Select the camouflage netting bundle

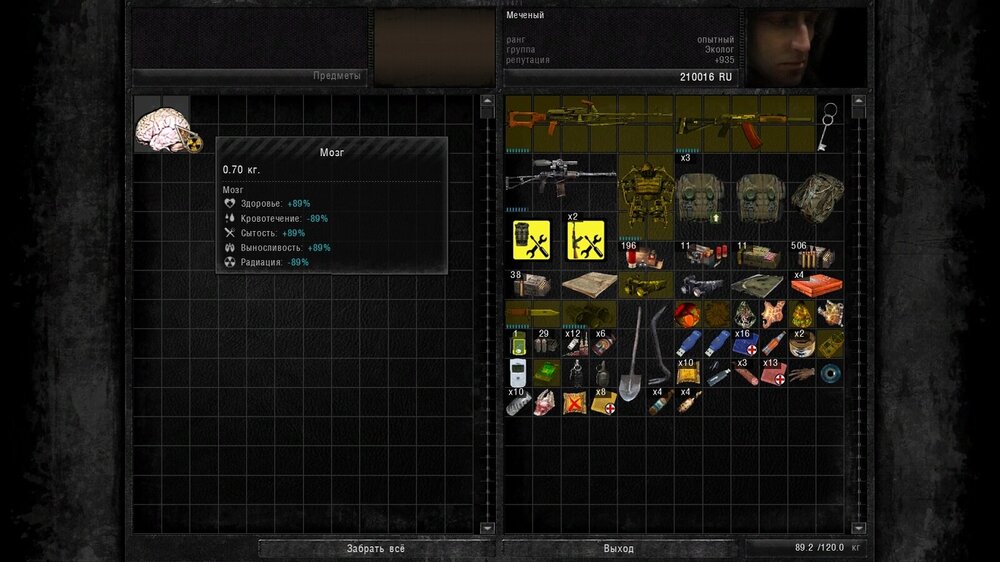[815, 195]
